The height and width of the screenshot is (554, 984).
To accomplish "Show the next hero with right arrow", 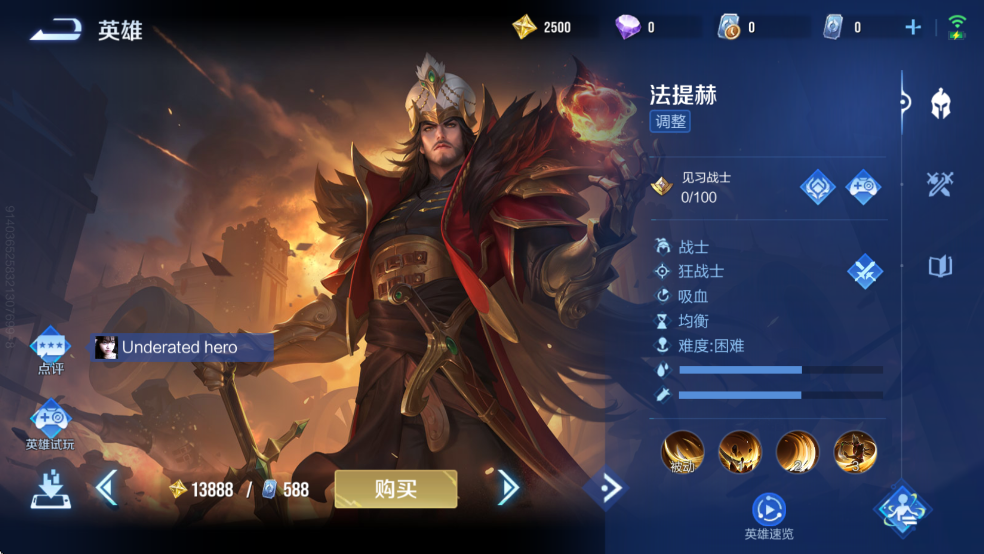I will point(508,488).
